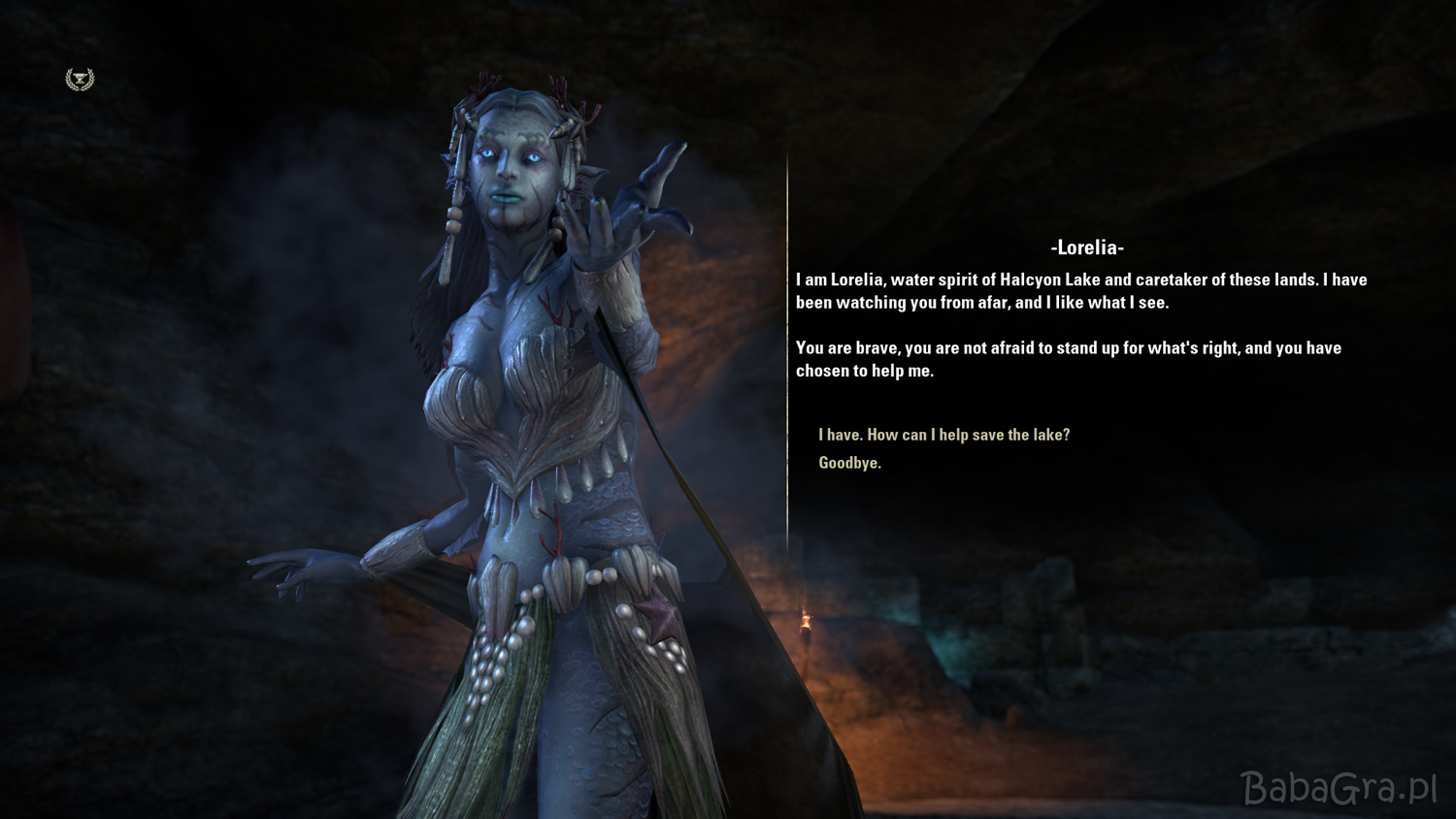Click the laurel wreath icon
Viewport: 1456px width, 819px height.
pyautogui.click(x=80, y=80)
